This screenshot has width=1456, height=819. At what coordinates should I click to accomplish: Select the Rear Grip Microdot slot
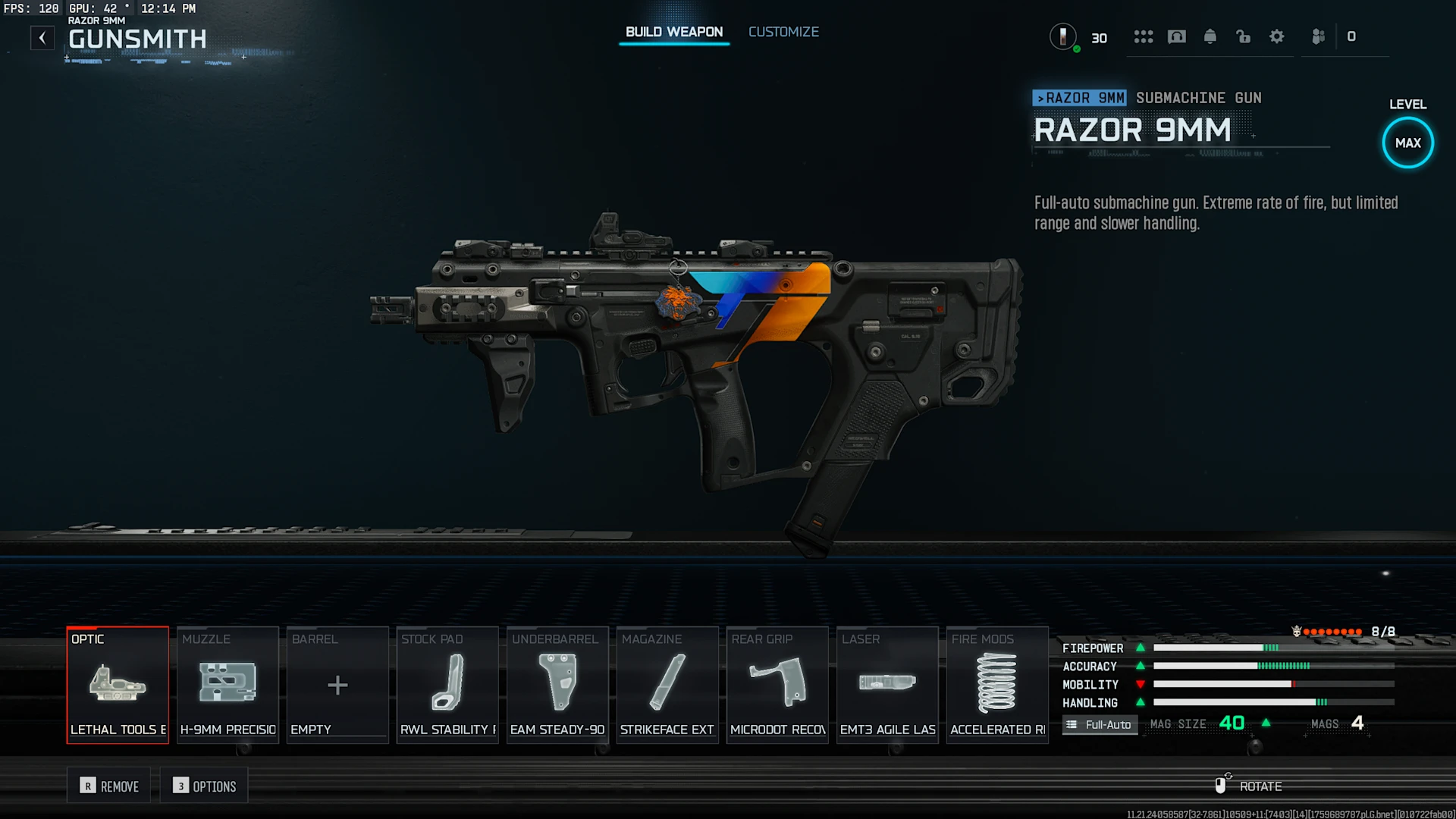pos(777,685)
